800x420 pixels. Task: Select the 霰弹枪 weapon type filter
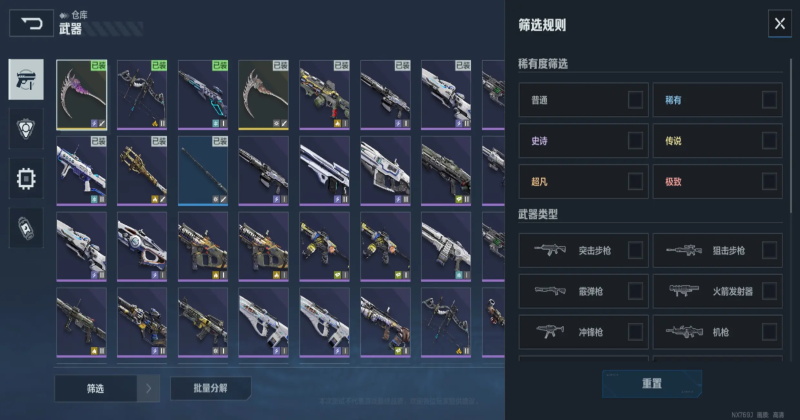pyautogui.click(x=635, y=291)
